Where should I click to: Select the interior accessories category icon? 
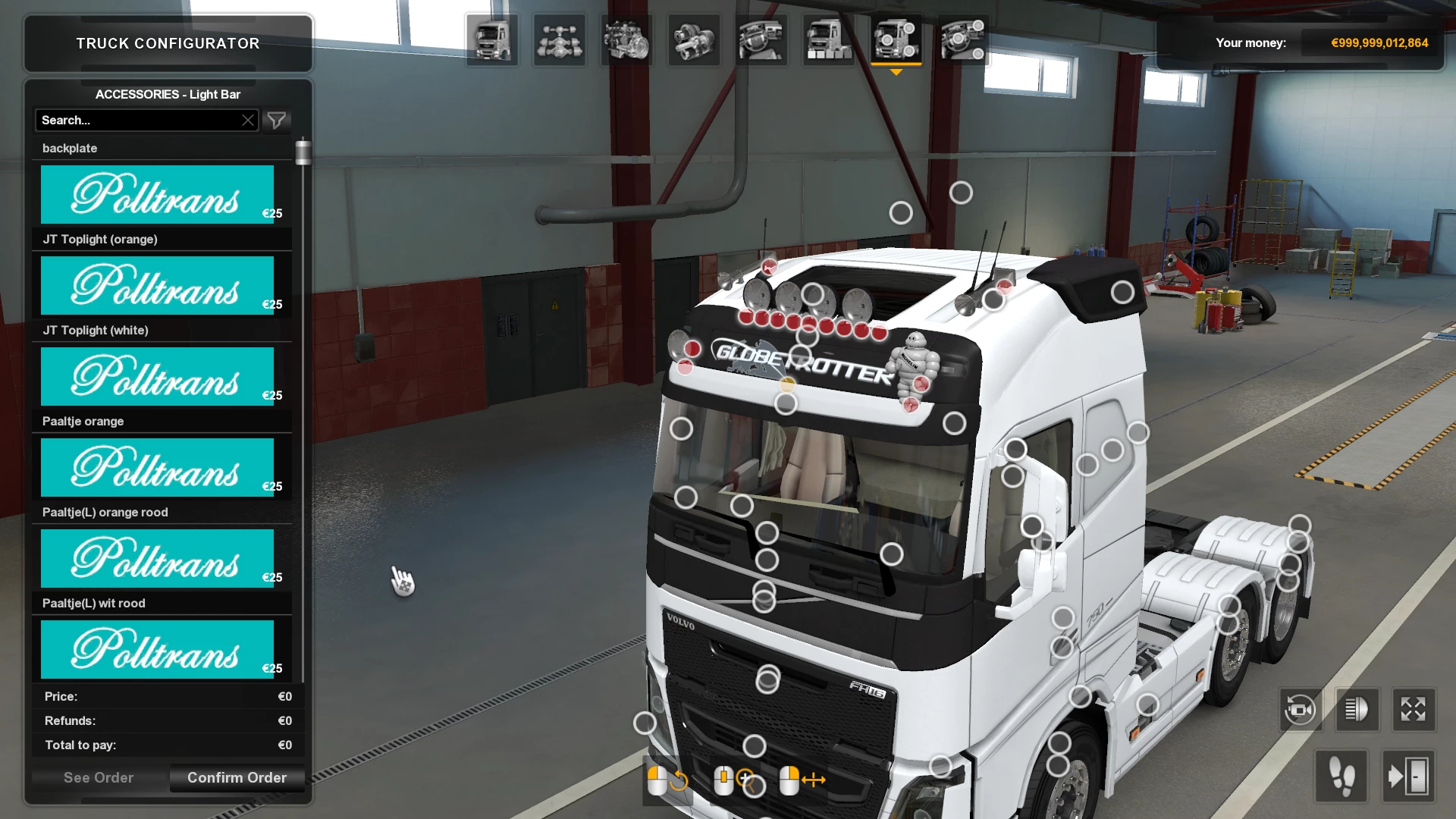963,39
